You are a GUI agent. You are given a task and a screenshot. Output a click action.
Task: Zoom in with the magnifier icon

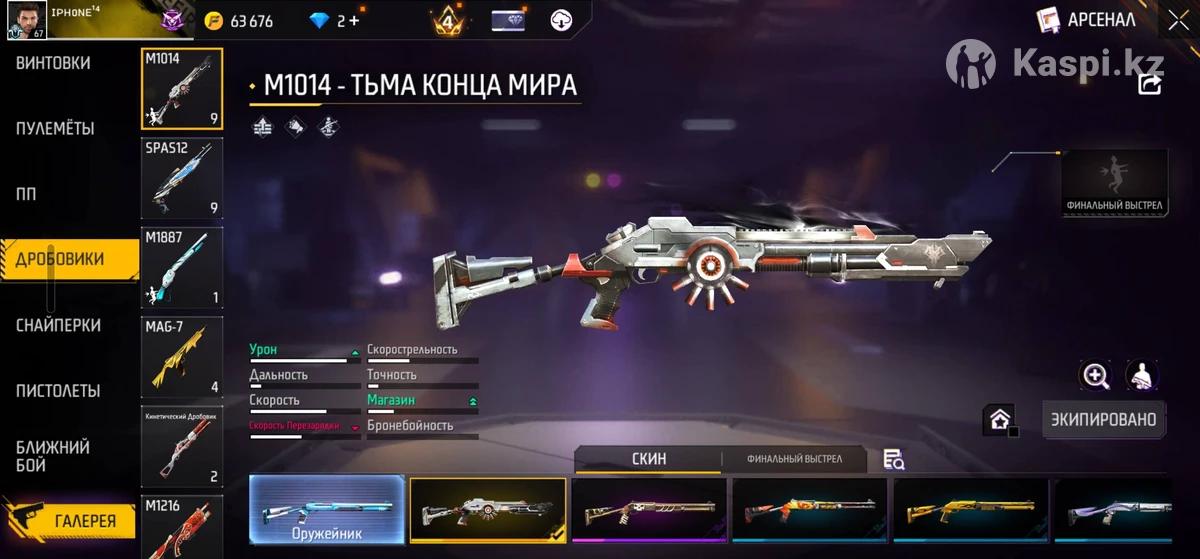1096,376
